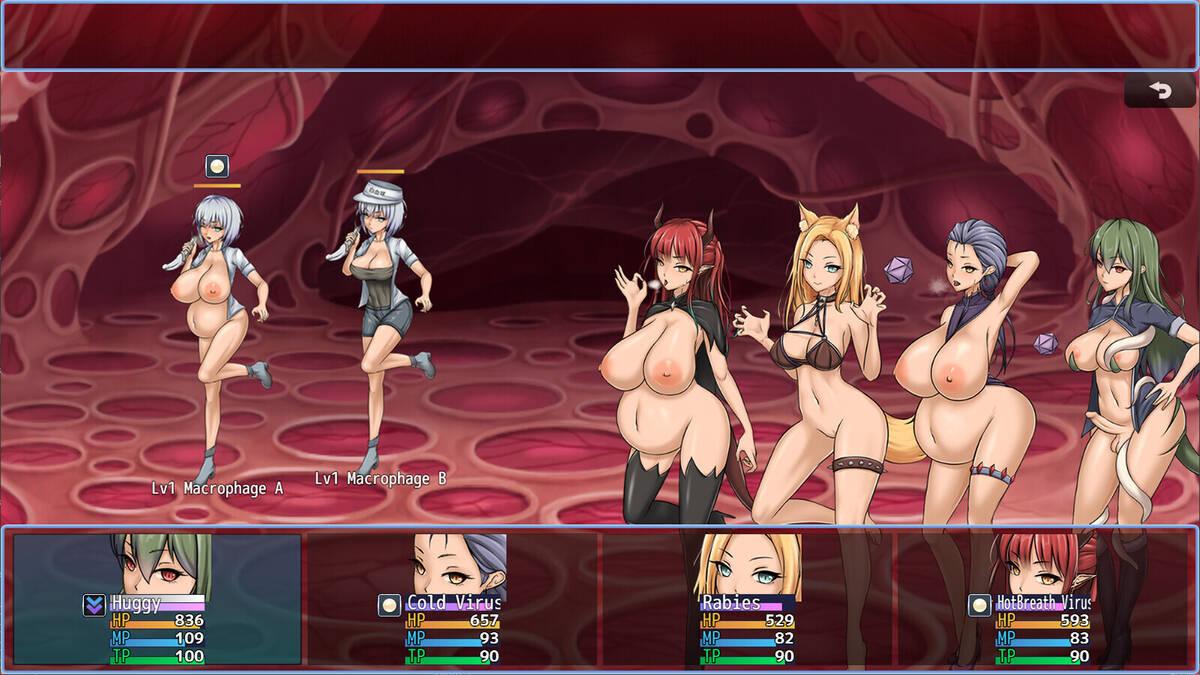Choose the Cold Virus party panel

452,599
